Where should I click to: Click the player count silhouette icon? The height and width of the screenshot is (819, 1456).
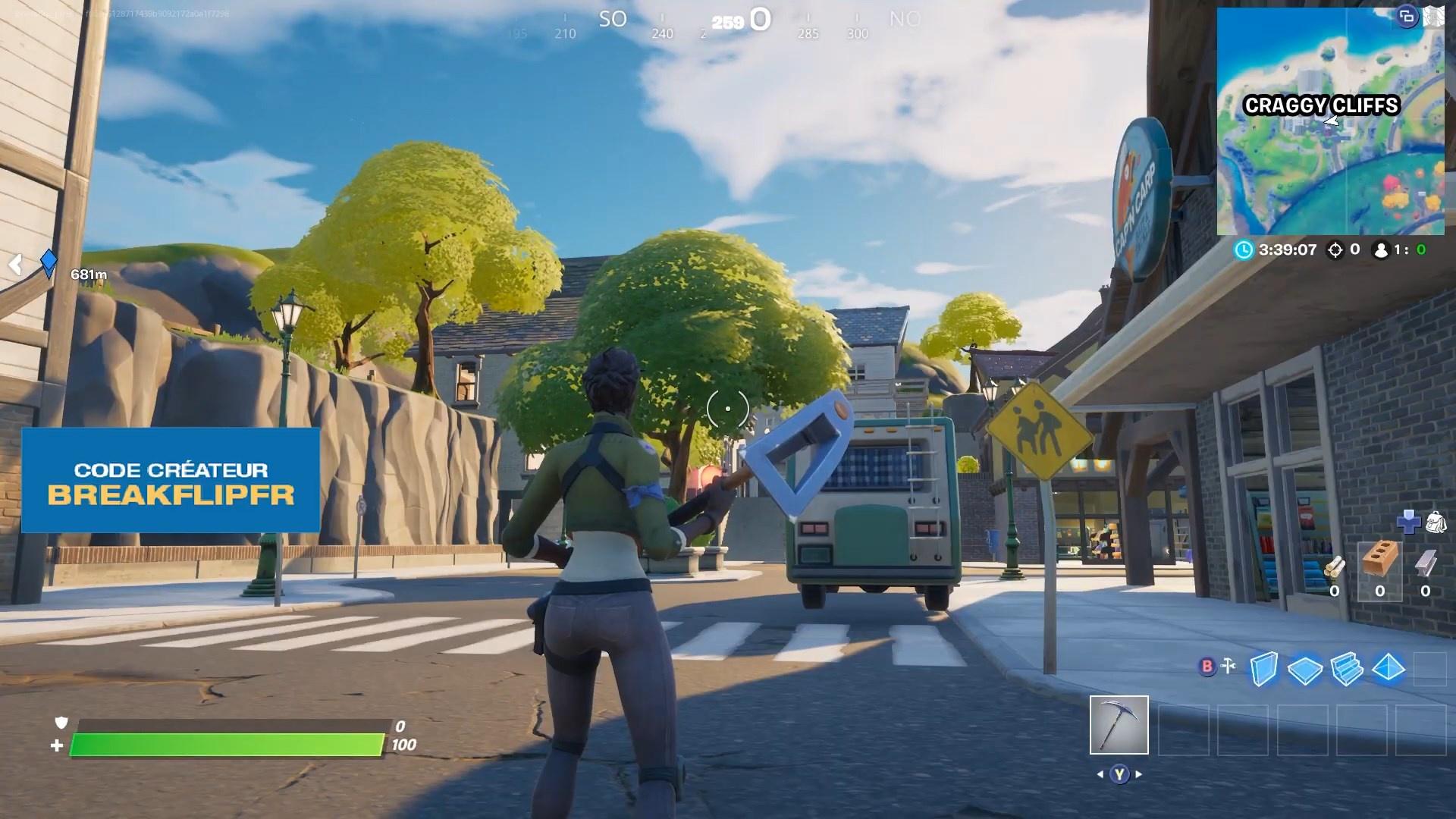tap(1382, 250)
